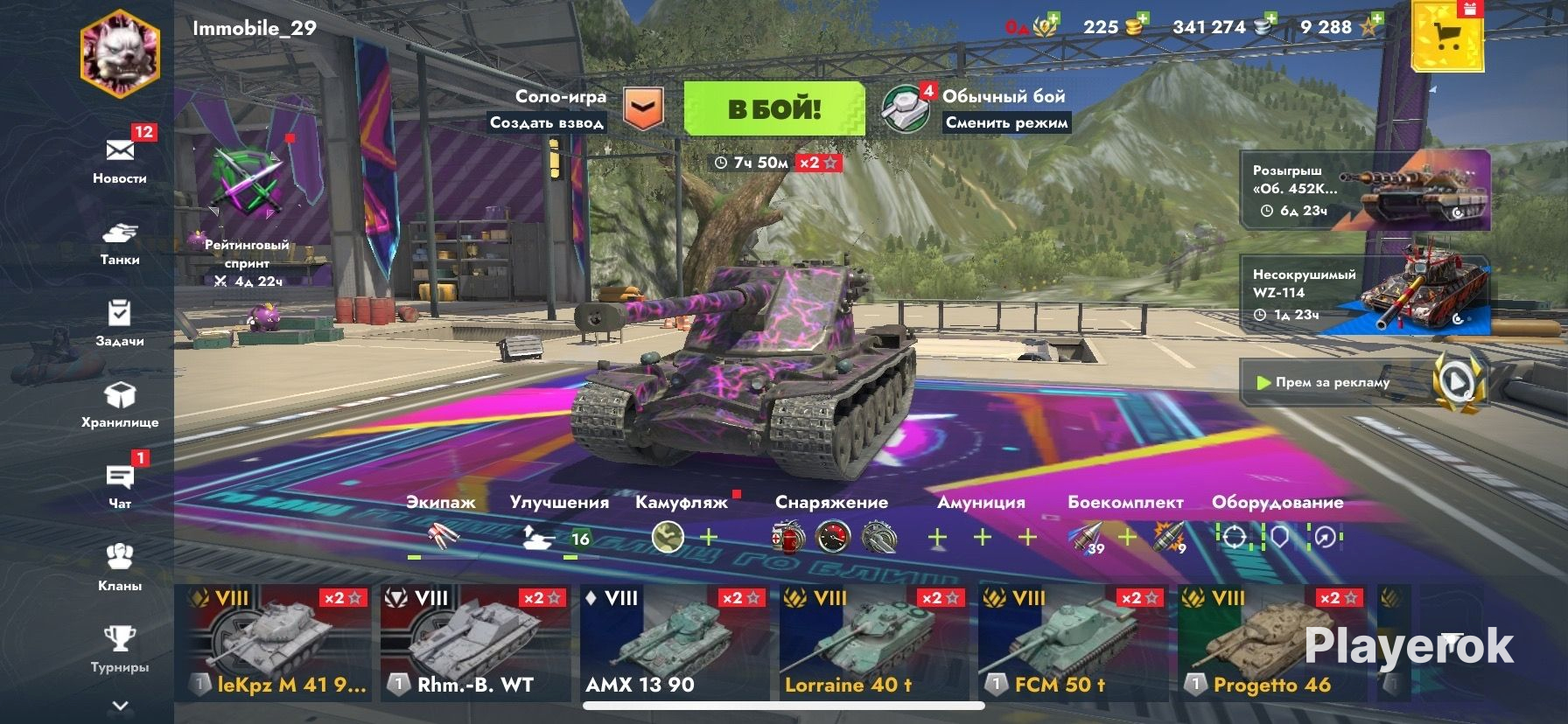Screen dimensions: 1568x724
Task: Open the Танки tanks menu
Action: click(x=120, y=241)
